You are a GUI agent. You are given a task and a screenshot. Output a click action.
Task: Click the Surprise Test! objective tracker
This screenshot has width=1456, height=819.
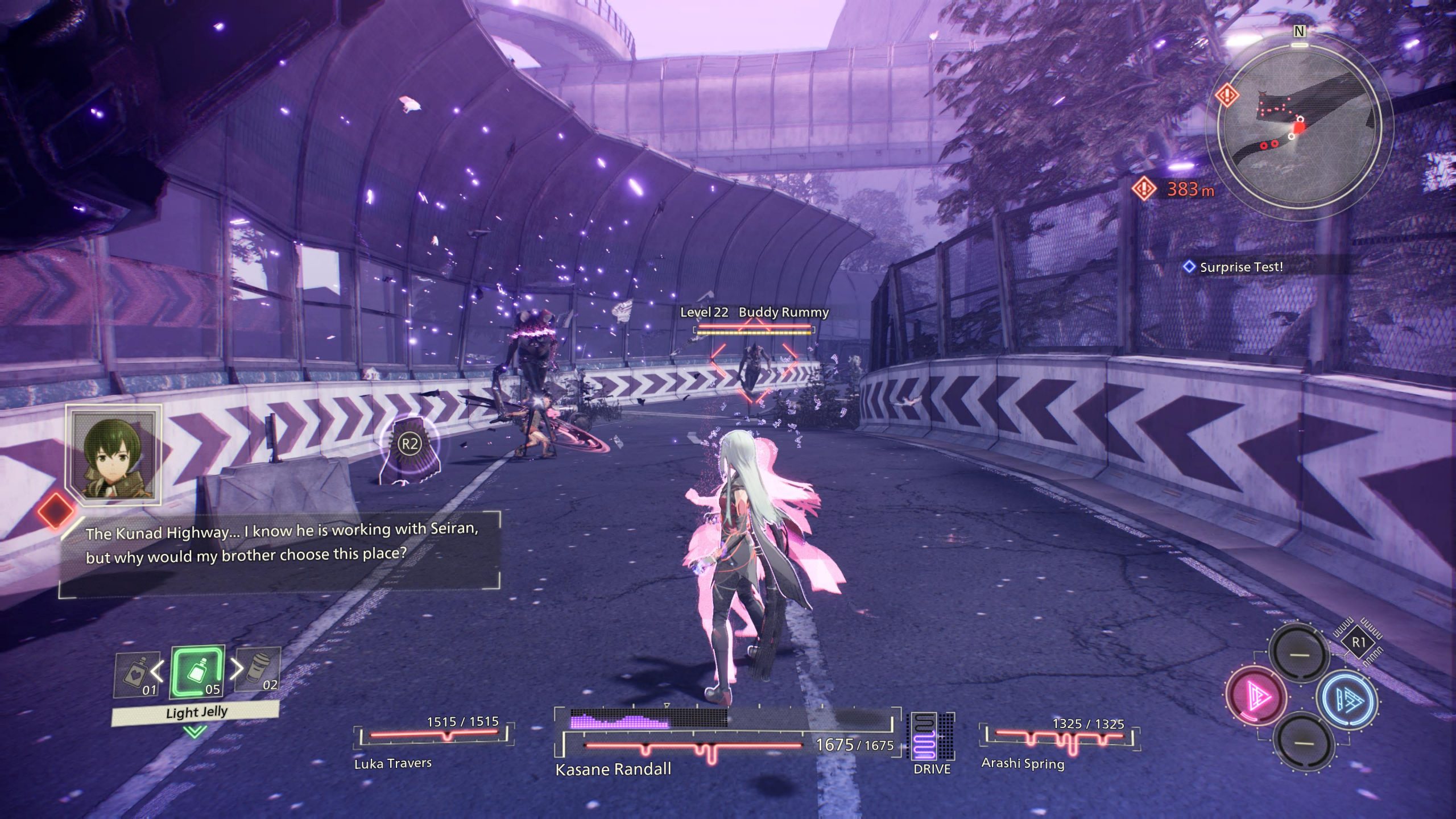tap(1240, 267)
